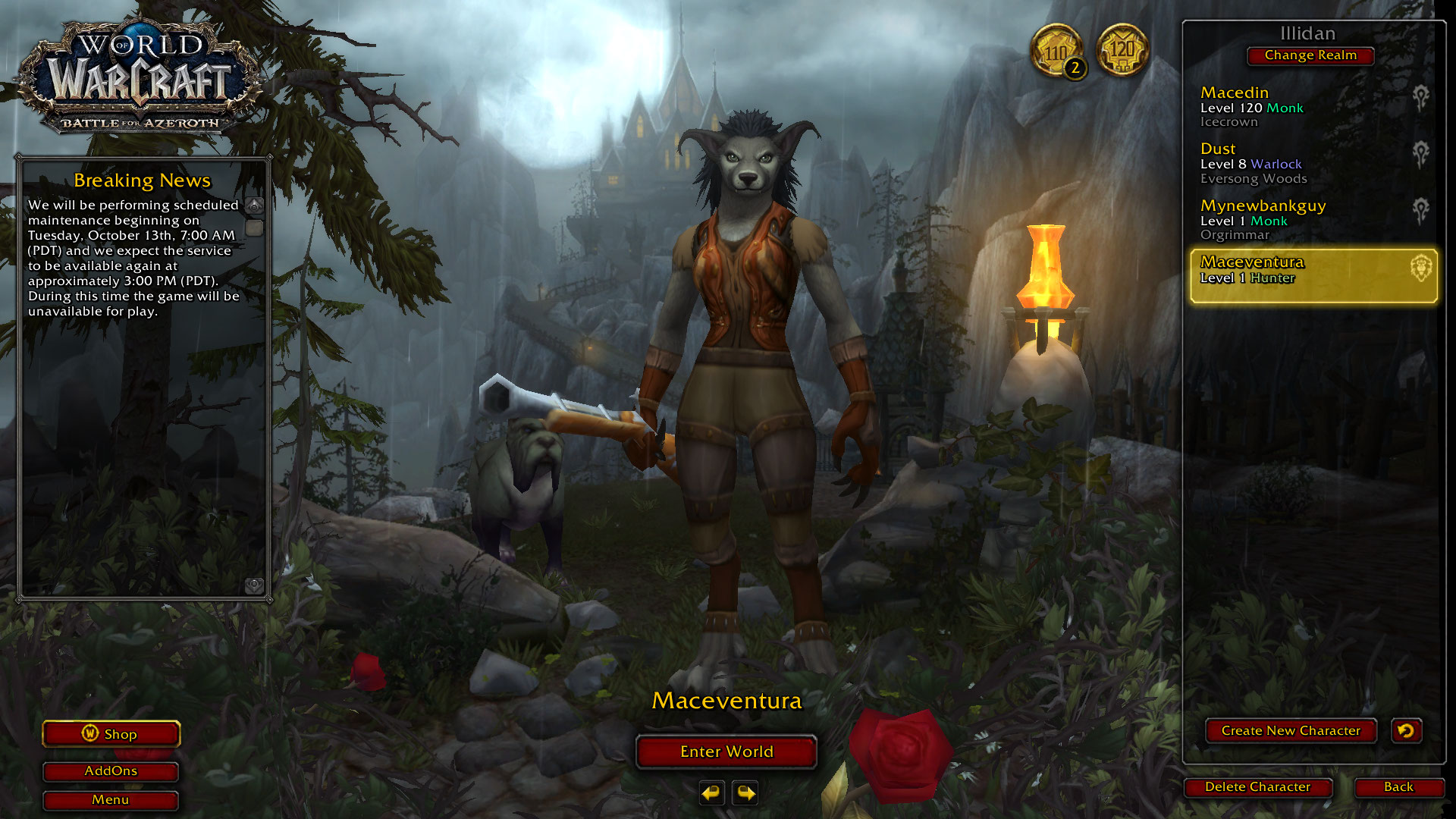Image resolution: width=1456 pixels, height=819 pixels.
Task: Use the level 120 character boost token
Action: (x=1122, y=50)
